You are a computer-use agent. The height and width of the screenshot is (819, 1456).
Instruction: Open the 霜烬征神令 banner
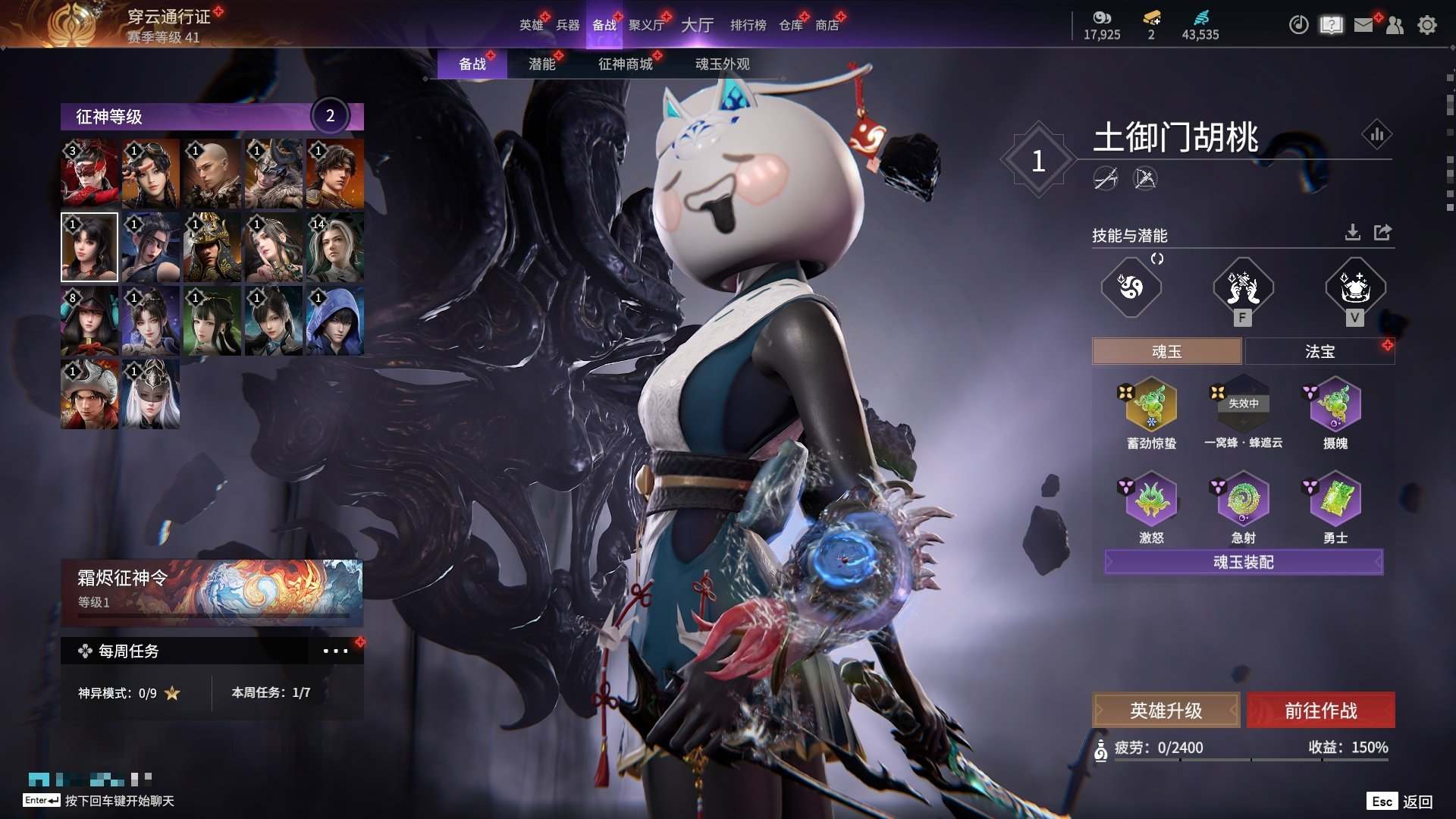[x=212, y=590]
